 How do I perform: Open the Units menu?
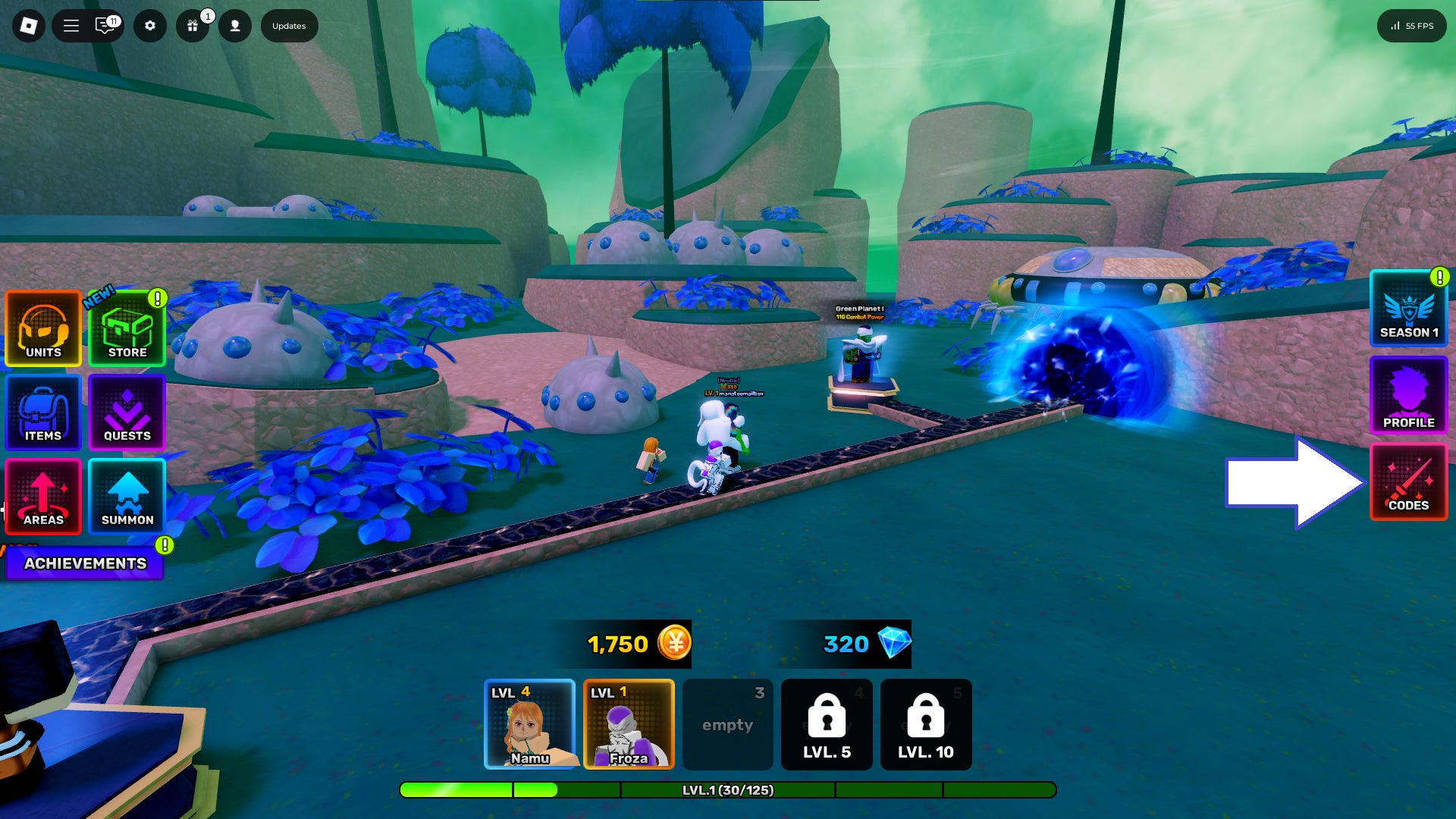tap(43, 329)
